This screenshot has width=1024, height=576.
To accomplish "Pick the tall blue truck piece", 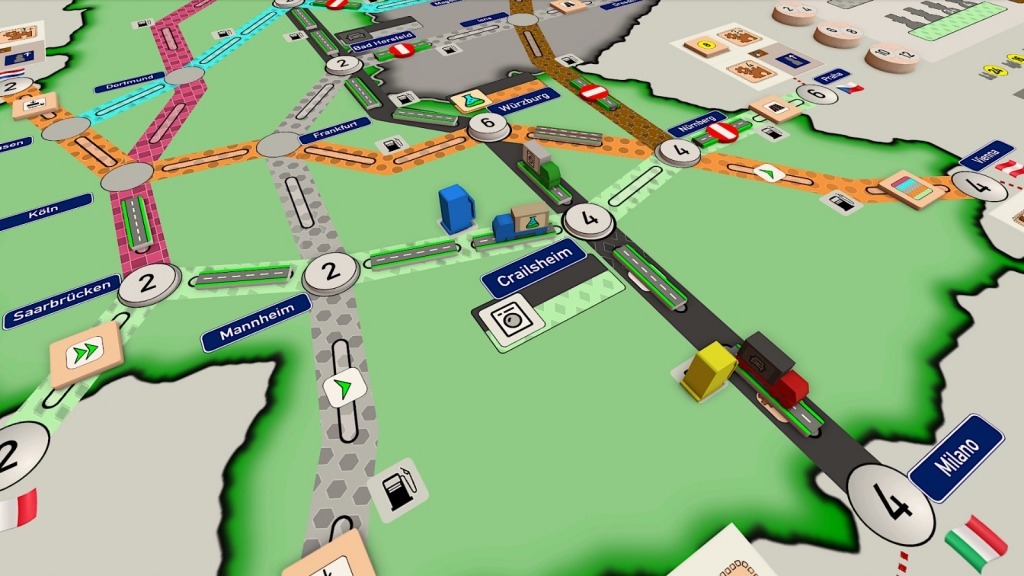I will tap(456, 208).
